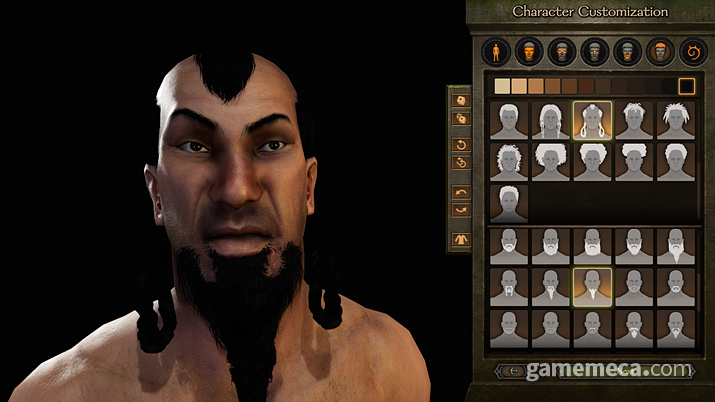Select the hair customization tab
The height and width of the screenshot is (402, 715).
[x=659, y=50]
